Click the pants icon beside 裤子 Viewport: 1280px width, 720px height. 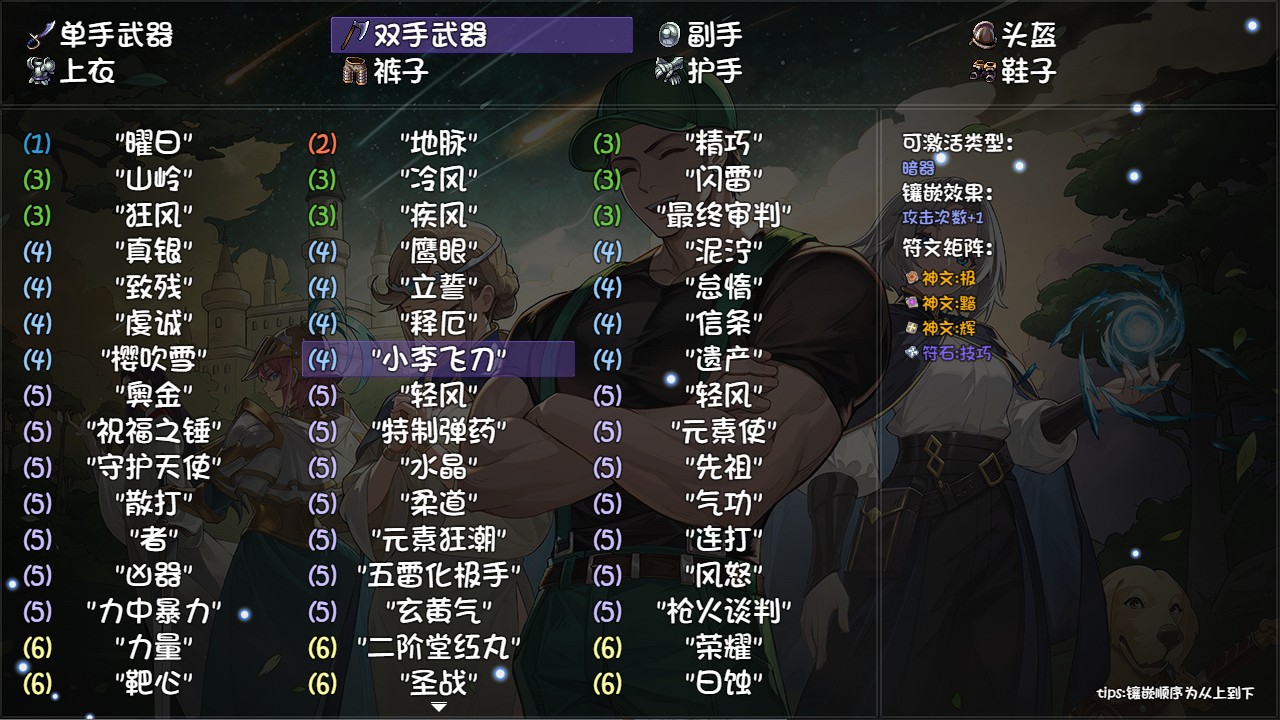pyautogui.click(x=354, y=71)
